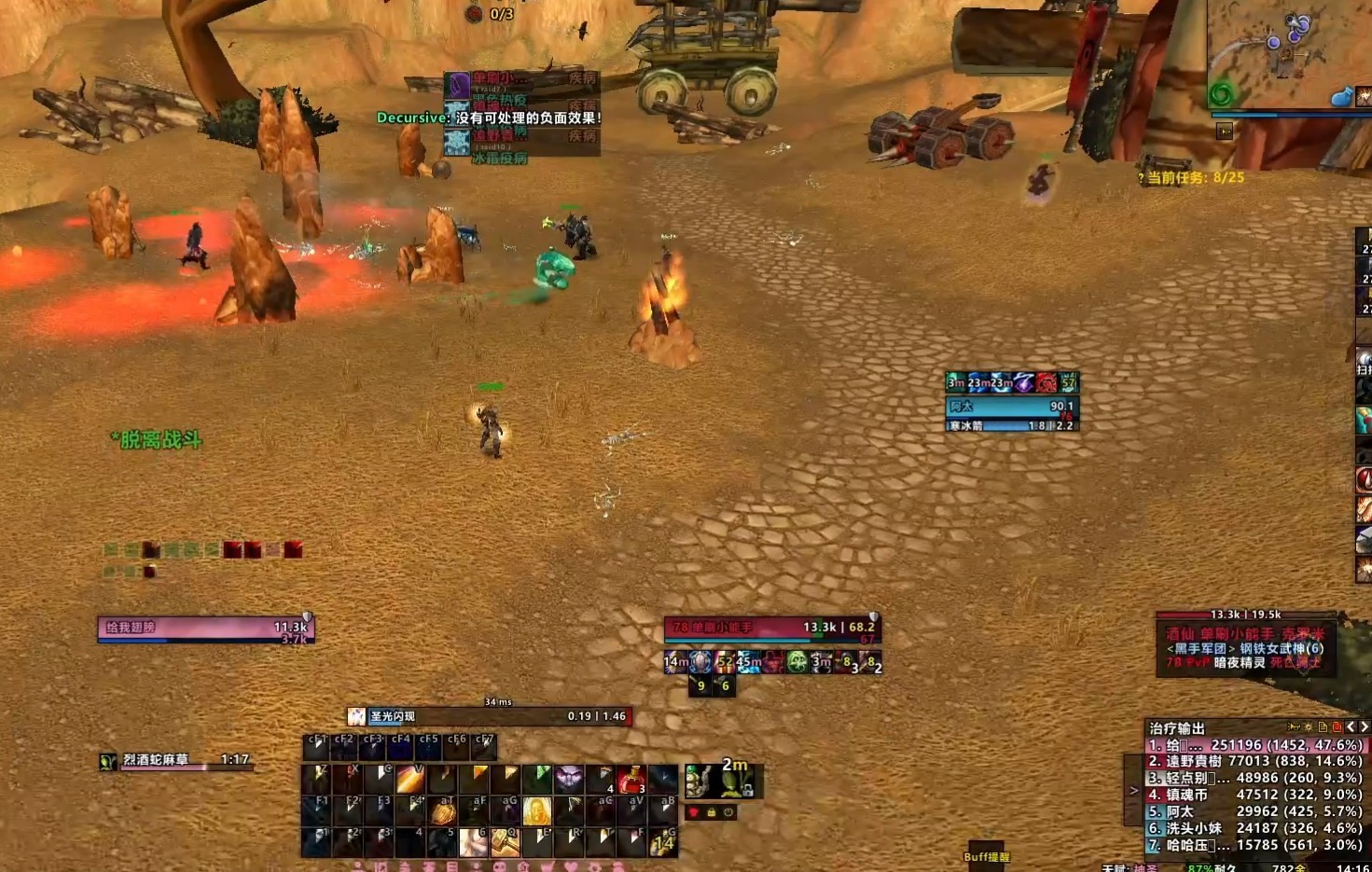Activate the purple face ability icon
The image size is (1372, 872).
click(568, 779)
